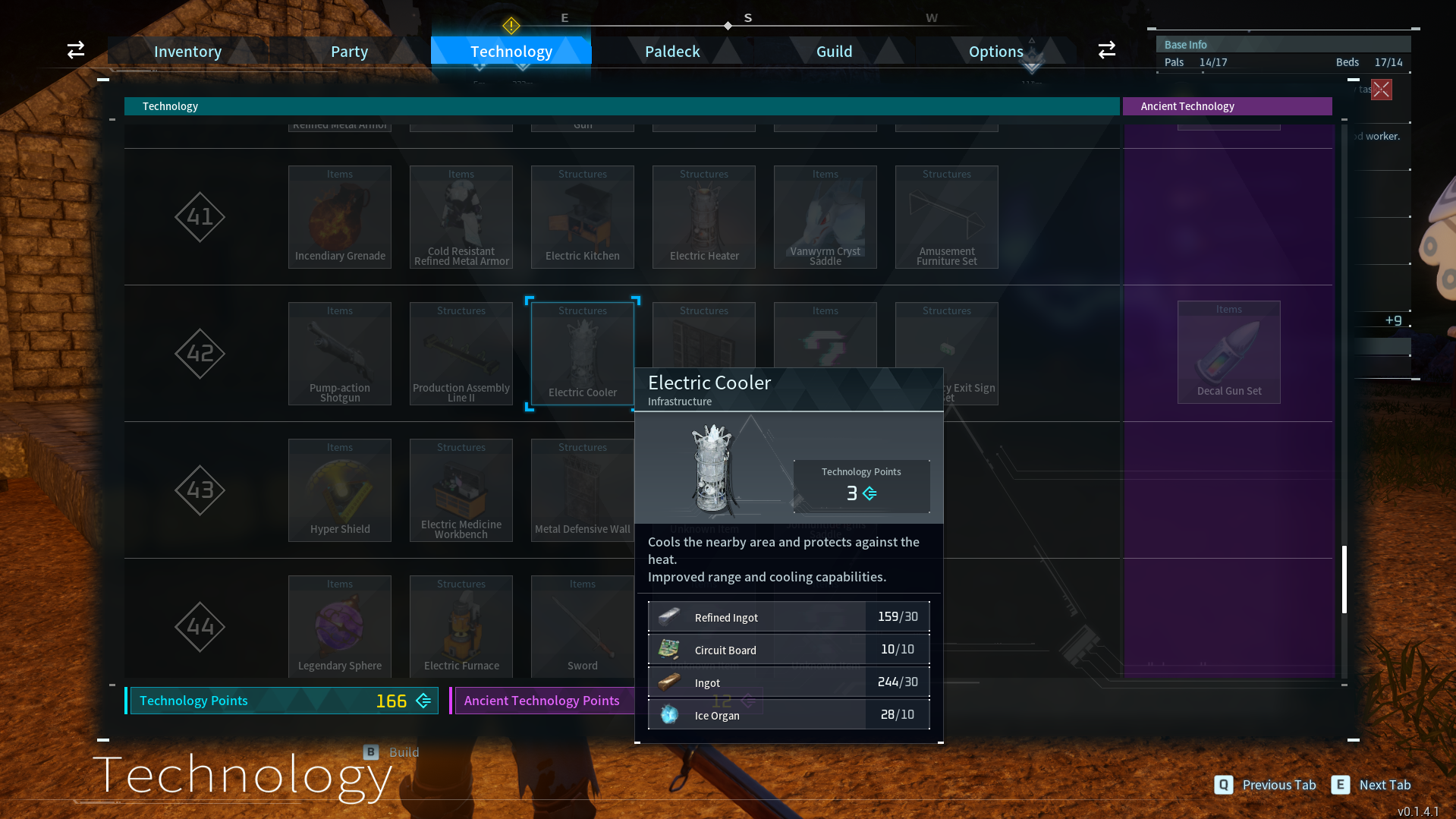Unlock the Decal Gun Set ancient technology
Screen dimensions: 1456x819
1228,351
